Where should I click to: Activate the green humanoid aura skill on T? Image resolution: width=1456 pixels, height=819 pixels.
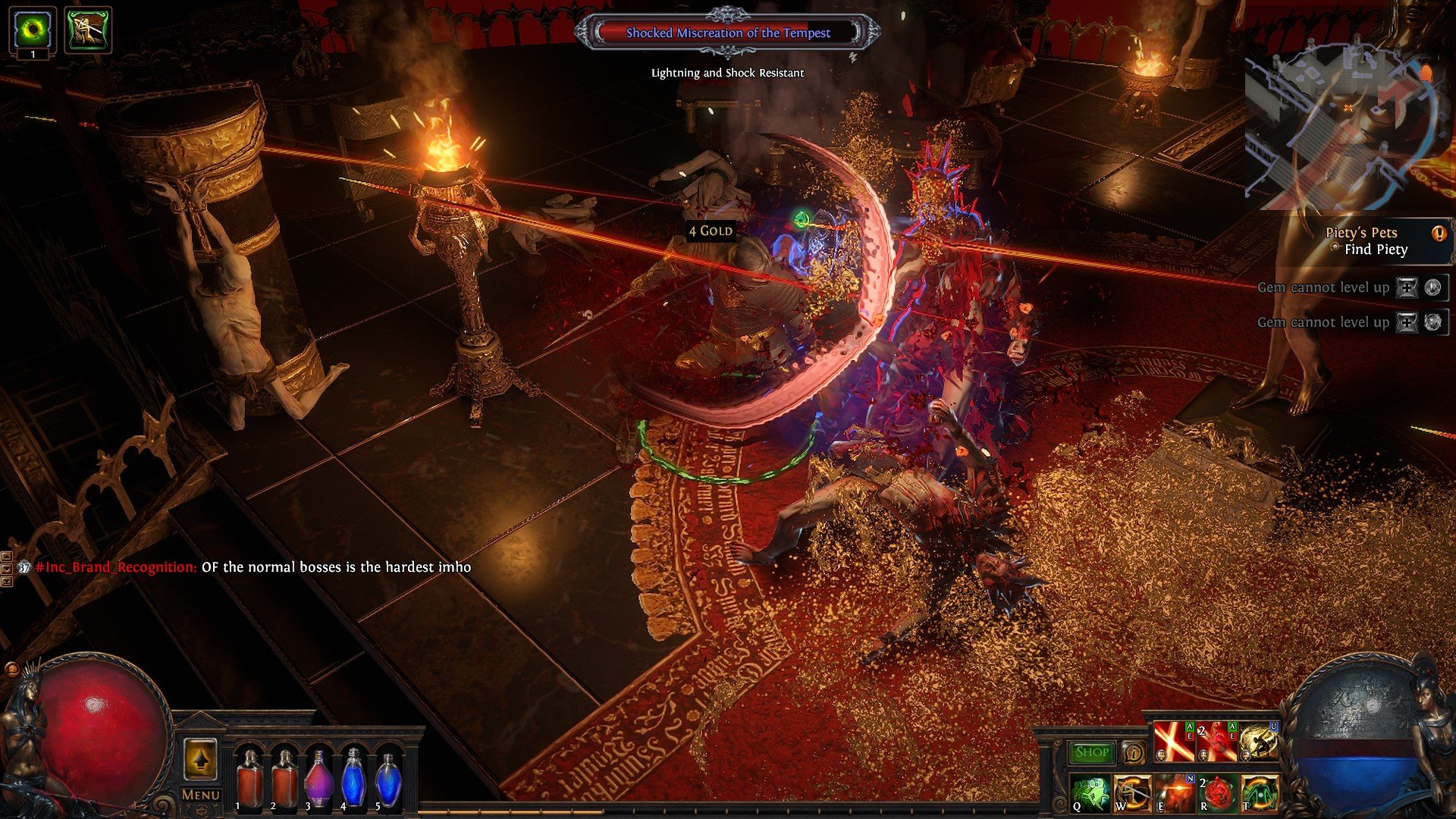[1258, 792]
